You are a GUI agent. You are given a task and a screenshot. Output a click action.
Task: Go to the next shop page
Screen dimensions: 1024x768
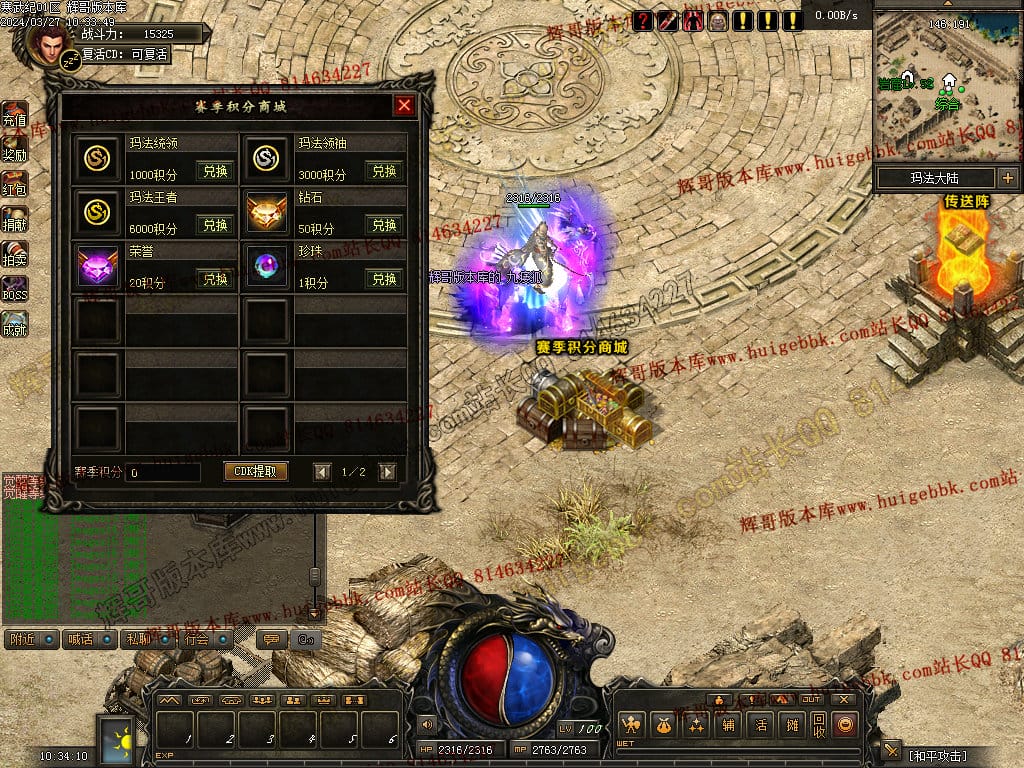coord(387,472)
